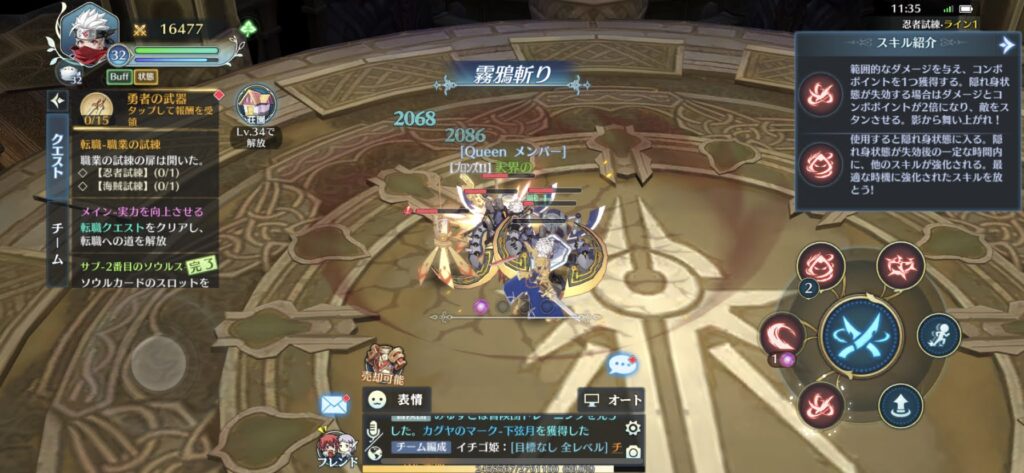The height and width of the screenshot is (473, 1024).
Task: Open the 表情 emote button
Action: pos(397,399)
